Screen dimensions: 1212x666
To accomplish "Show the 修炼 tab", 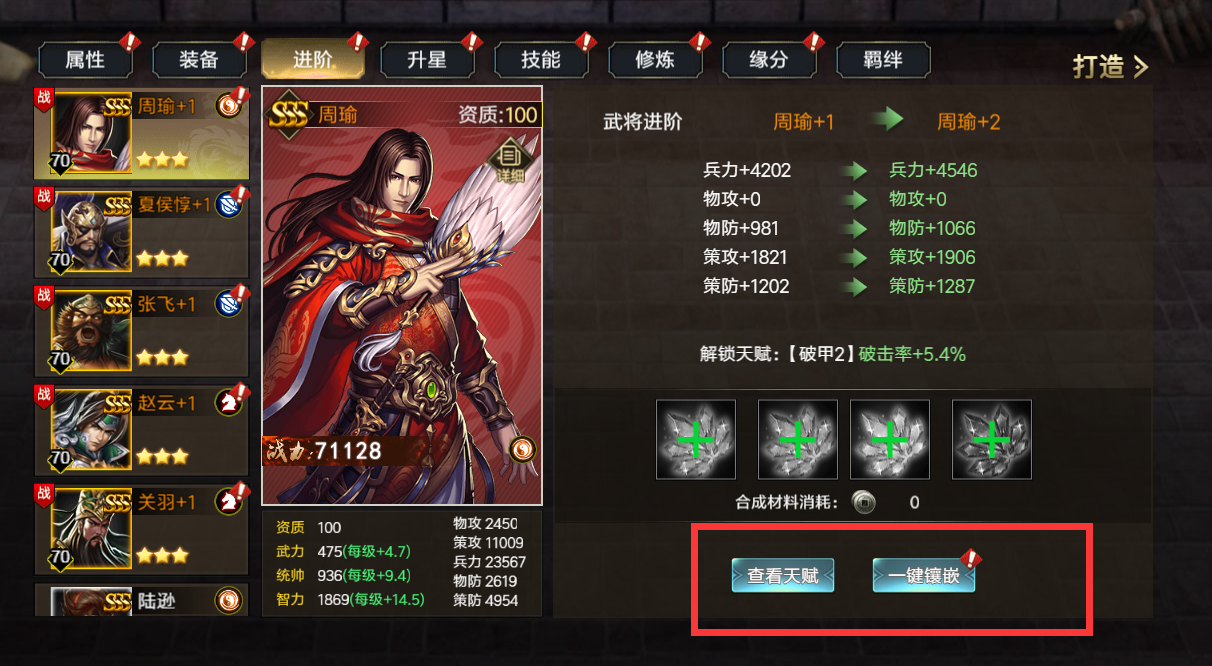I will (655, 60).
